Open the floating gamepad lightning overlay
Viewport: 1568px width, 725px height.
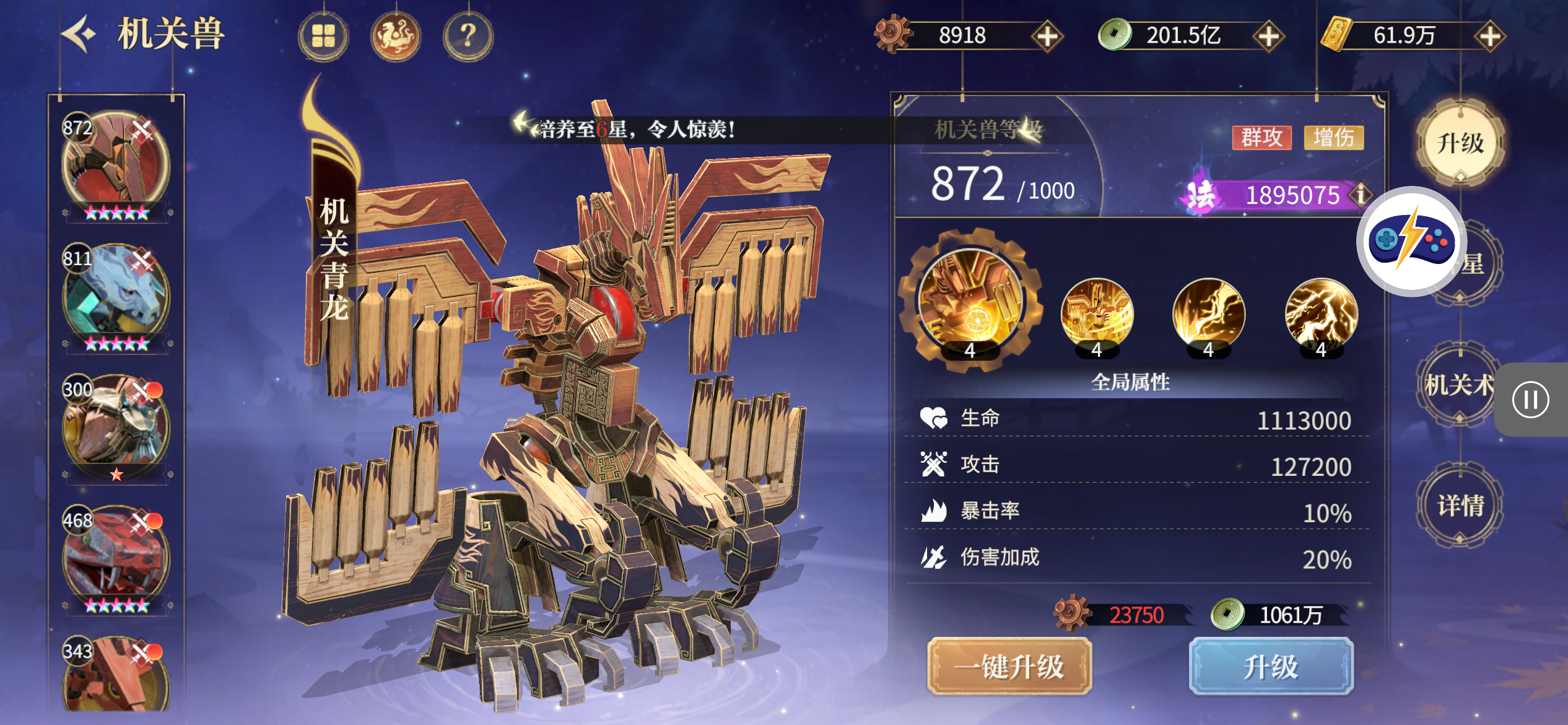(x=1411, y=241)
